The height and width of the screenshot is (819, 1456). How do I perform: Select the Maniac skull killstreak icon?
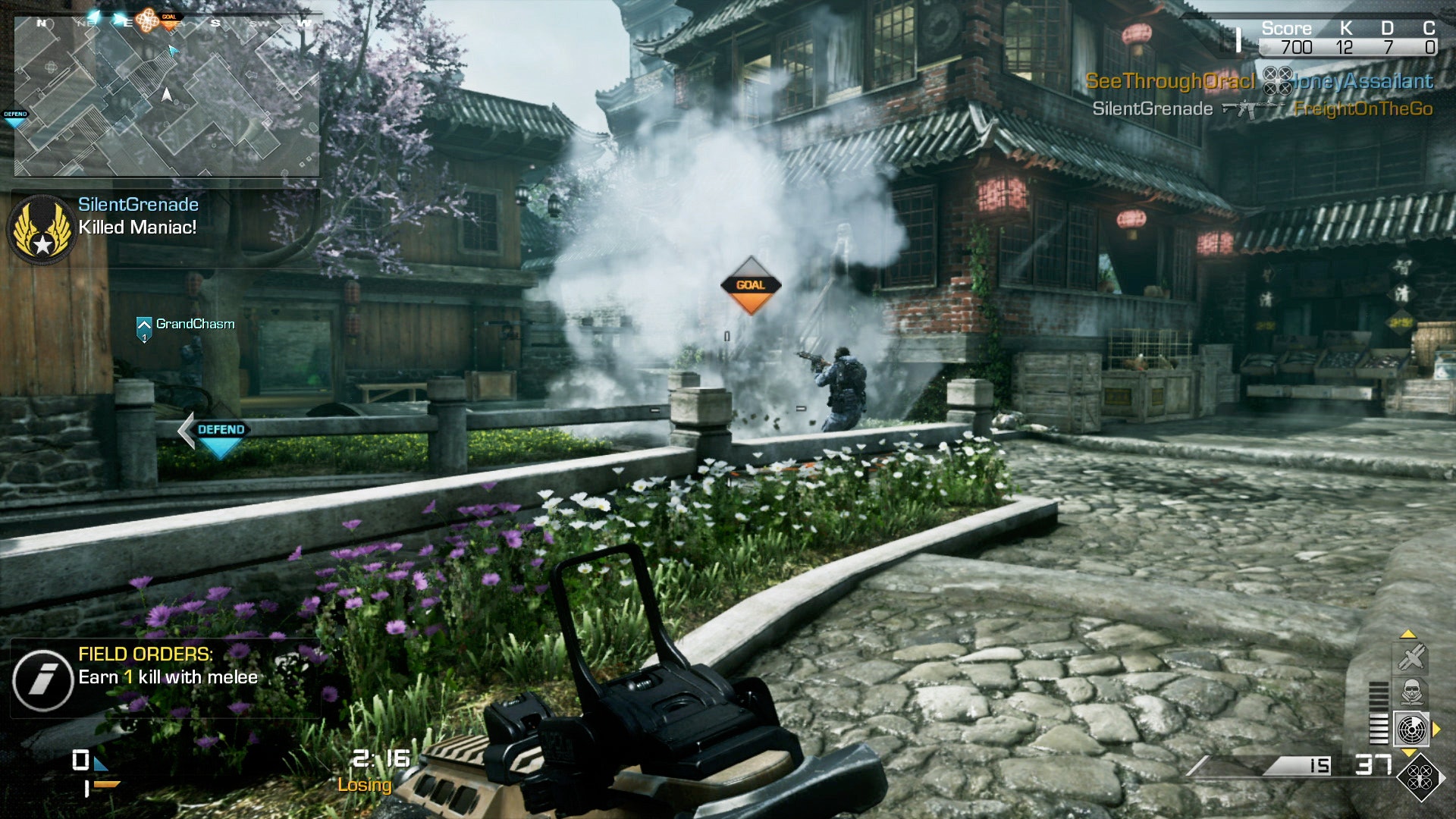(1411, 692)
